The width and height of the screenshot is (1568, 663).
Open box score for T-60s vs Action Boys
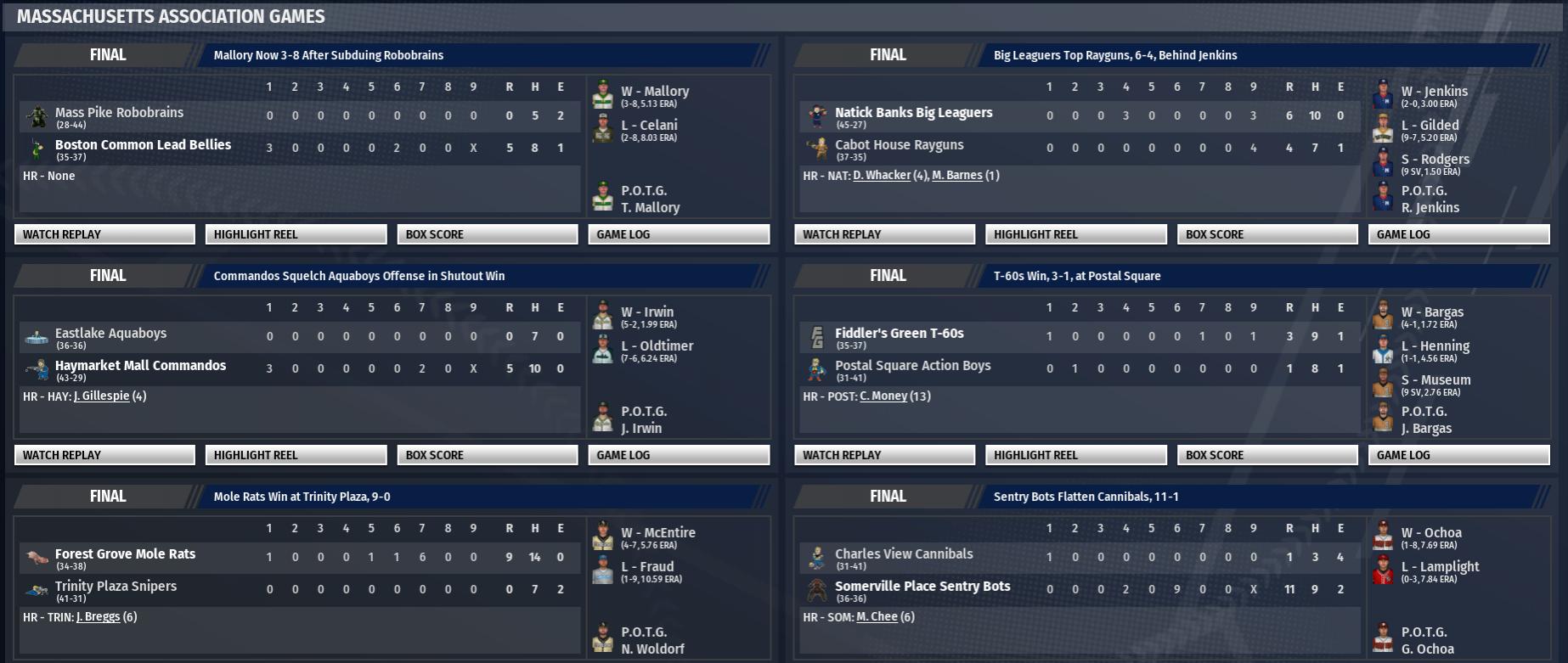1266,455
